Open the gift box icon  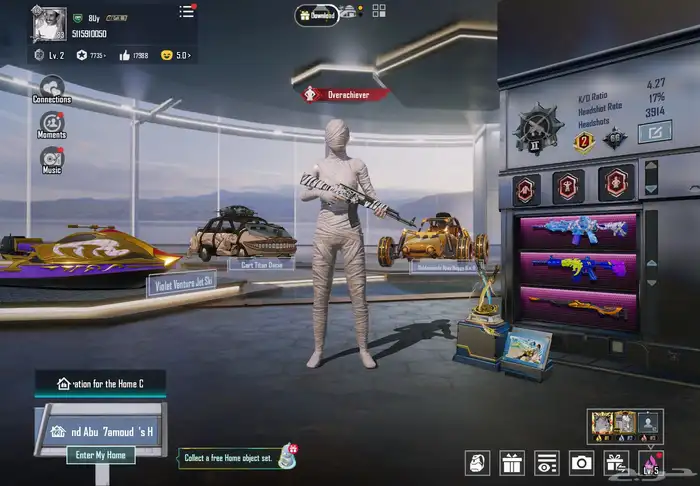(x=512, y=462)
